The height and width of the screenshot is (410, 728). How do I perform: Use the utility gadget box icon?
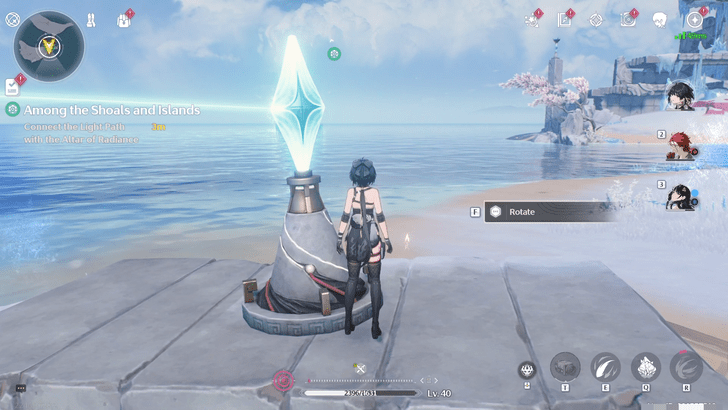tap(565, 367)
